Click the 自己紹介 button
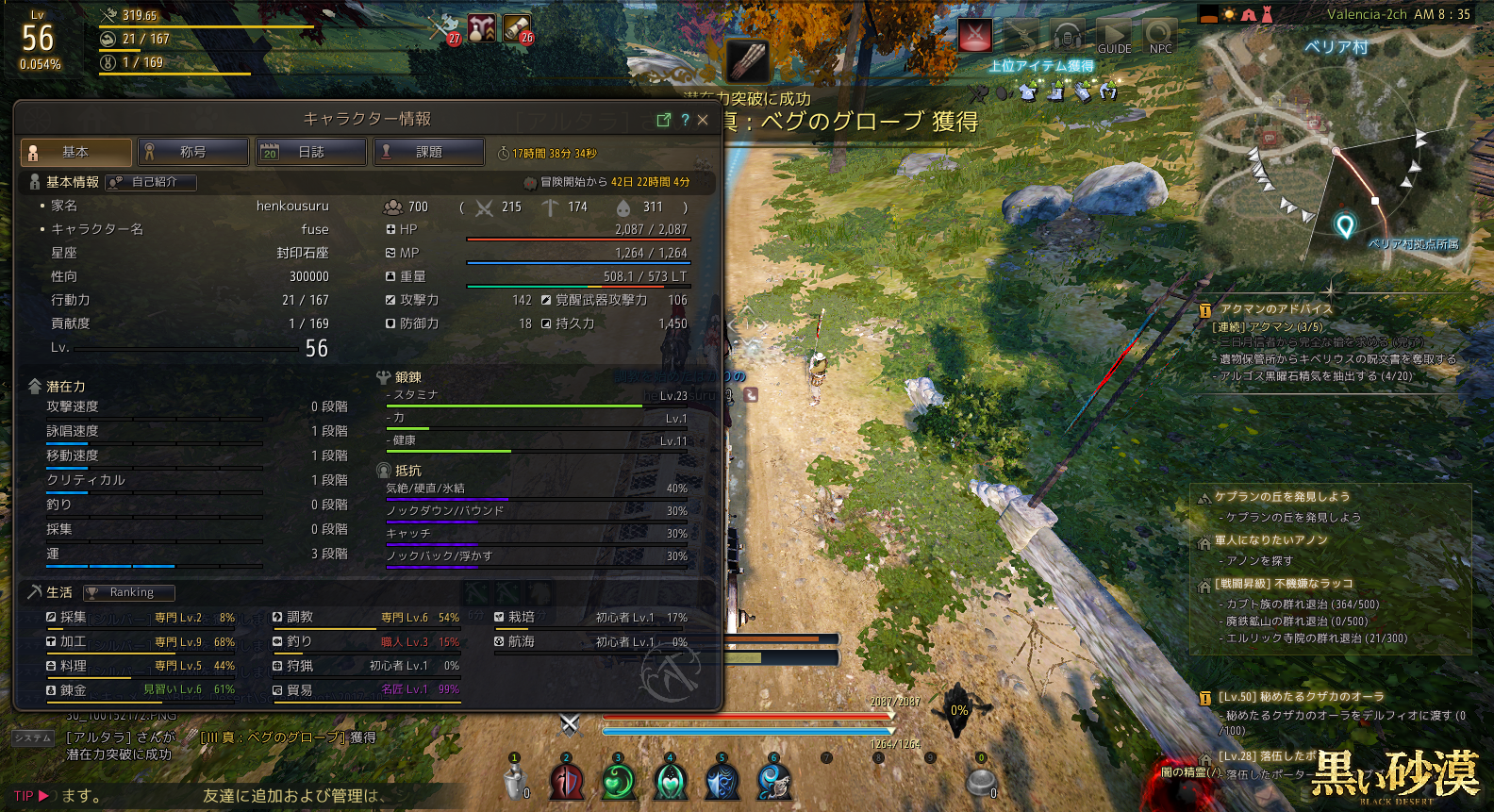 pyautogui.click(x=152, y=182)
